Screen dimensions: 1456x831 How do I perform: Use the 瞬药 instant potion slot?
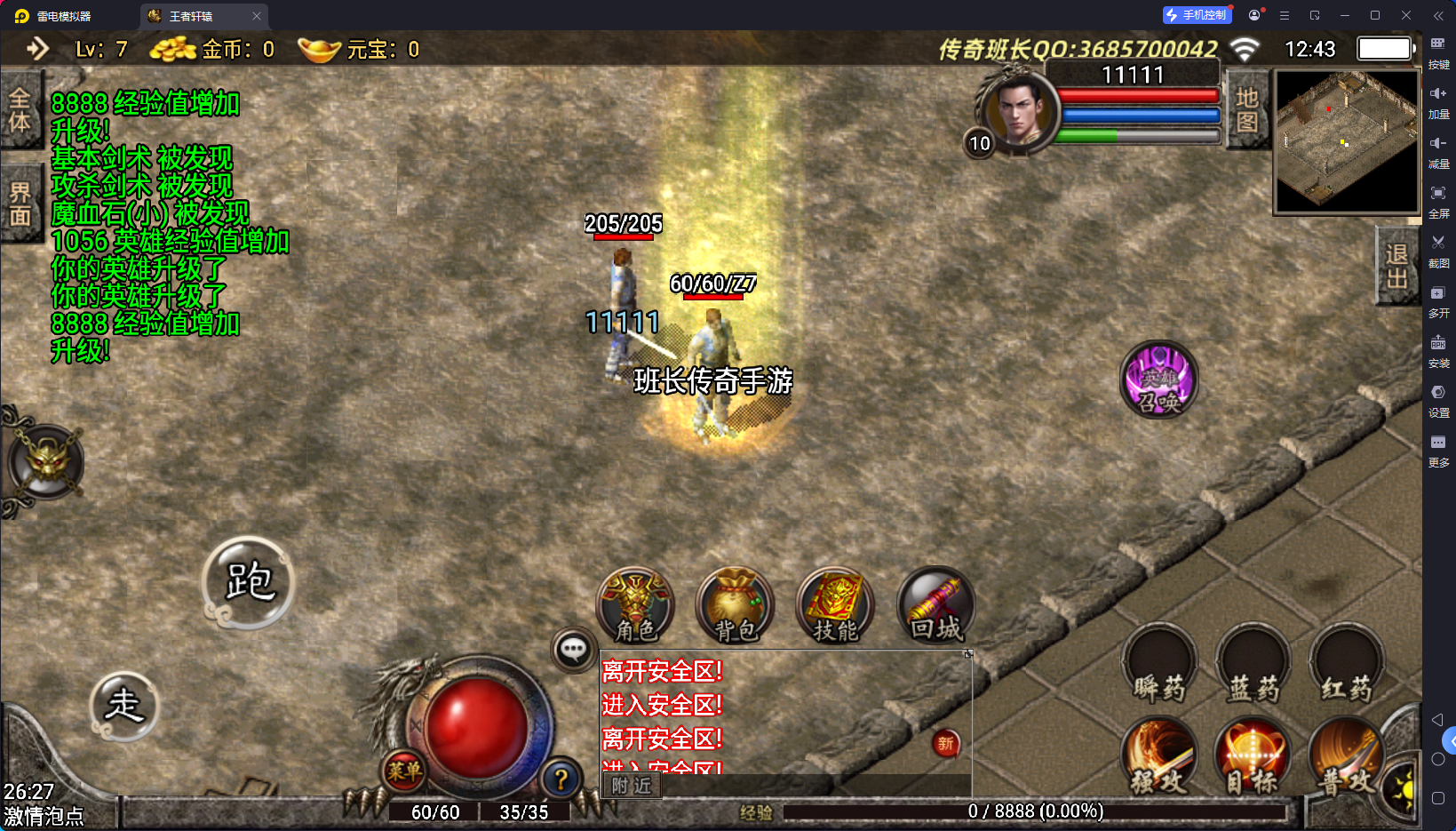pyautogui.click(x=1158, y=666)
